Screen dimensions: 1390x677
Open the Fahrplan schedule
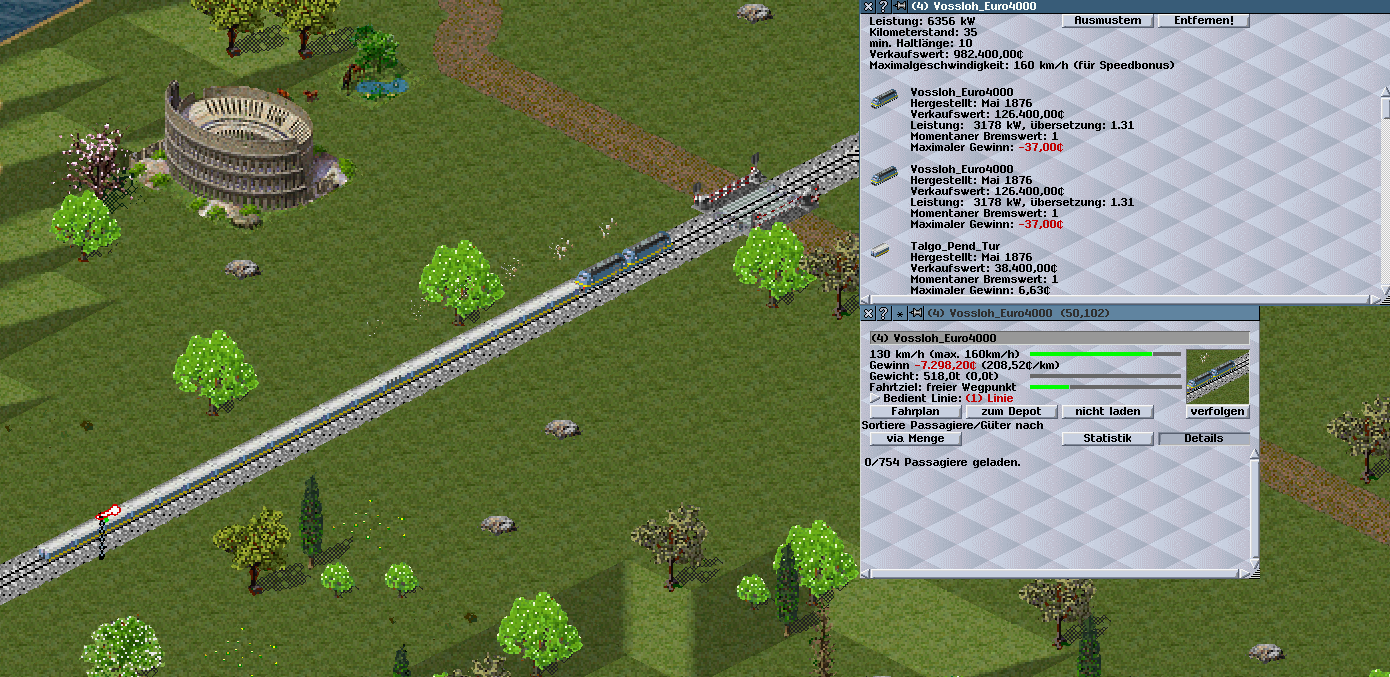tap(915, 411)
